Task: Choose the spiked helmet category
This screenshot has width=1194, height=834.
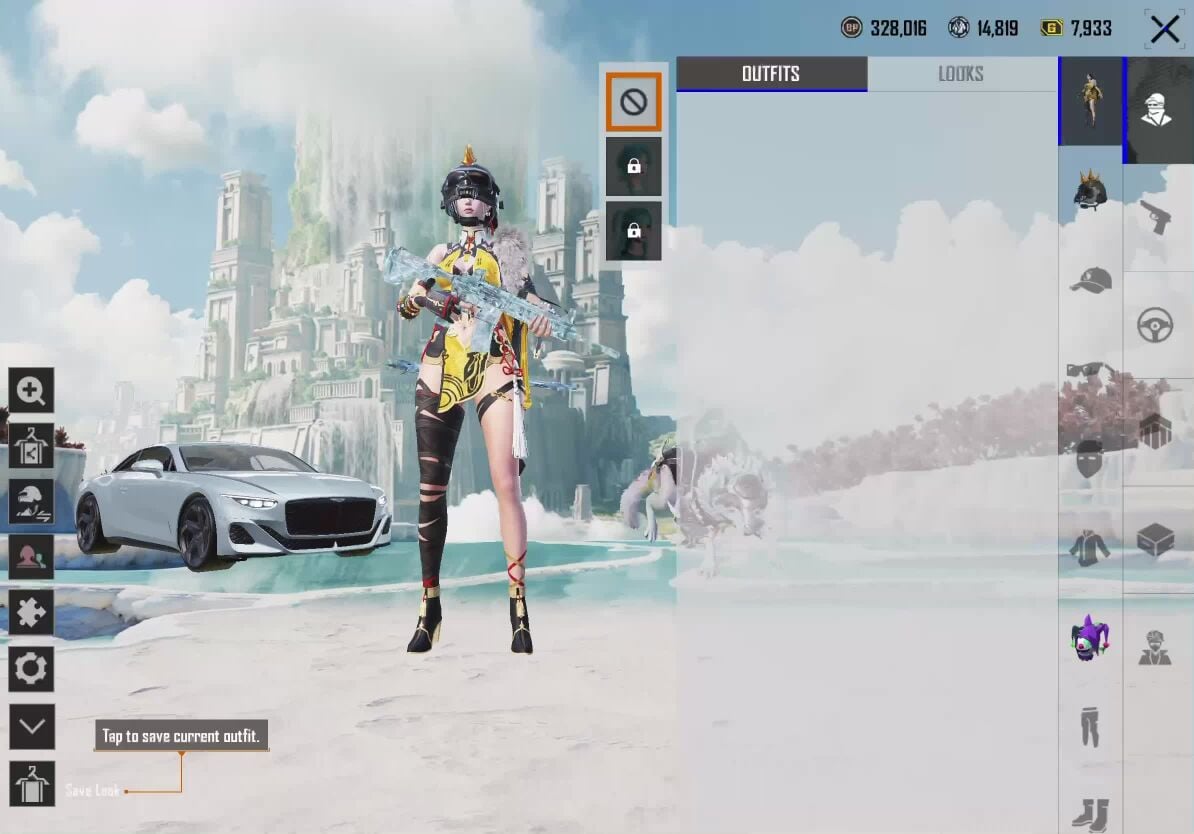Action: point(1089,189)
